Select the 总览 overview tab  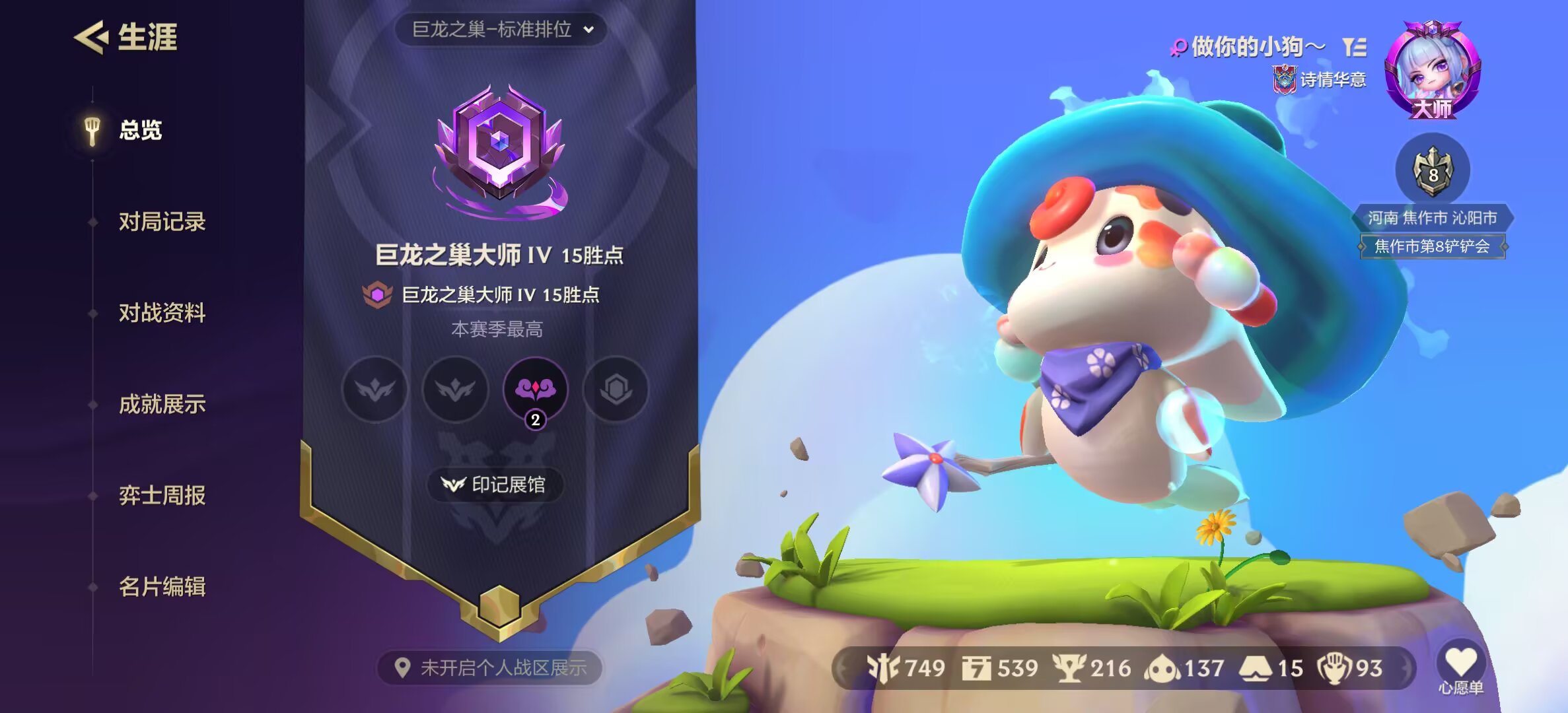click(x=139, y=130)
